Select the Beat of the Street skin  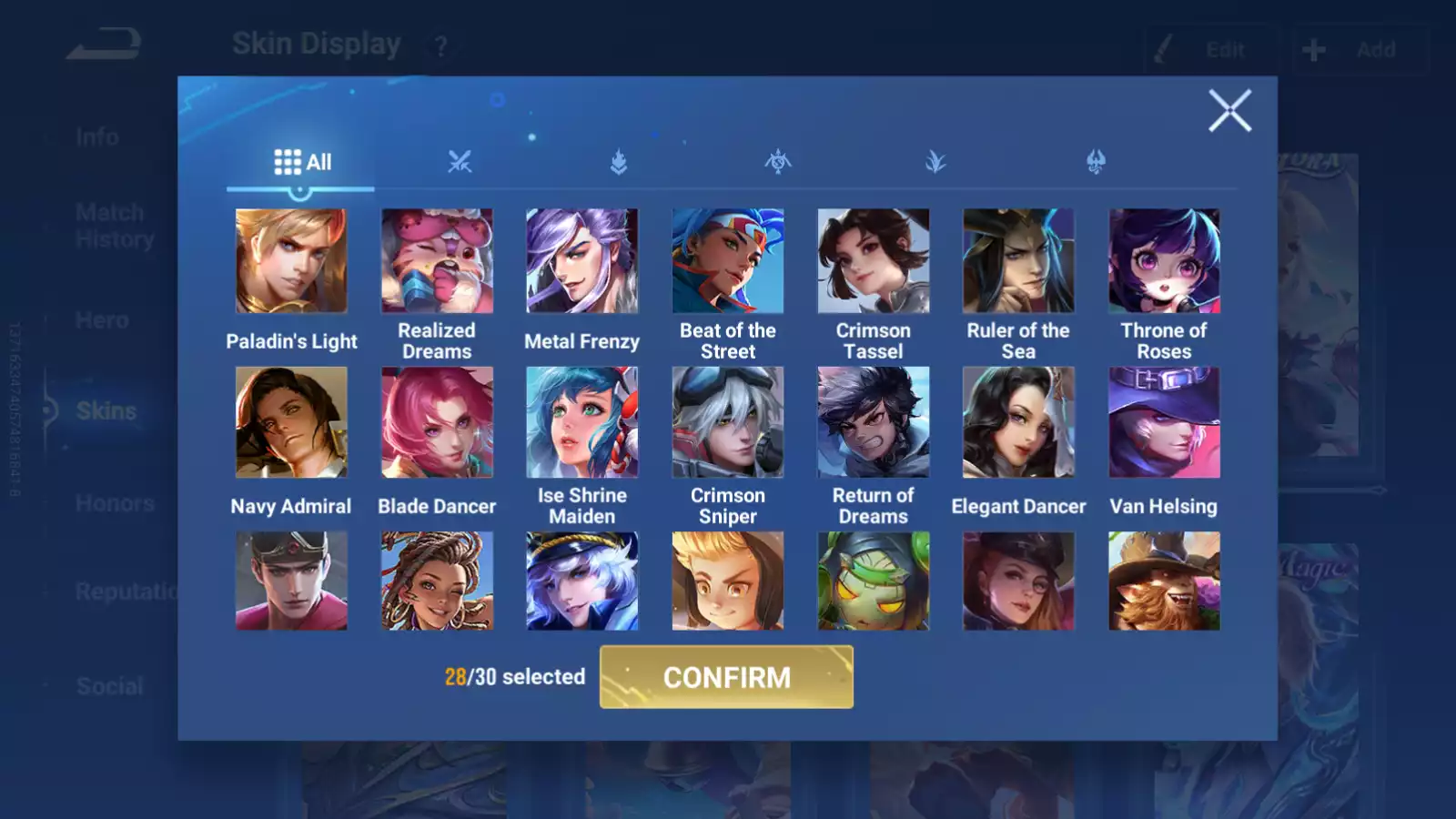pyautogui.click(x=728, y=261)
